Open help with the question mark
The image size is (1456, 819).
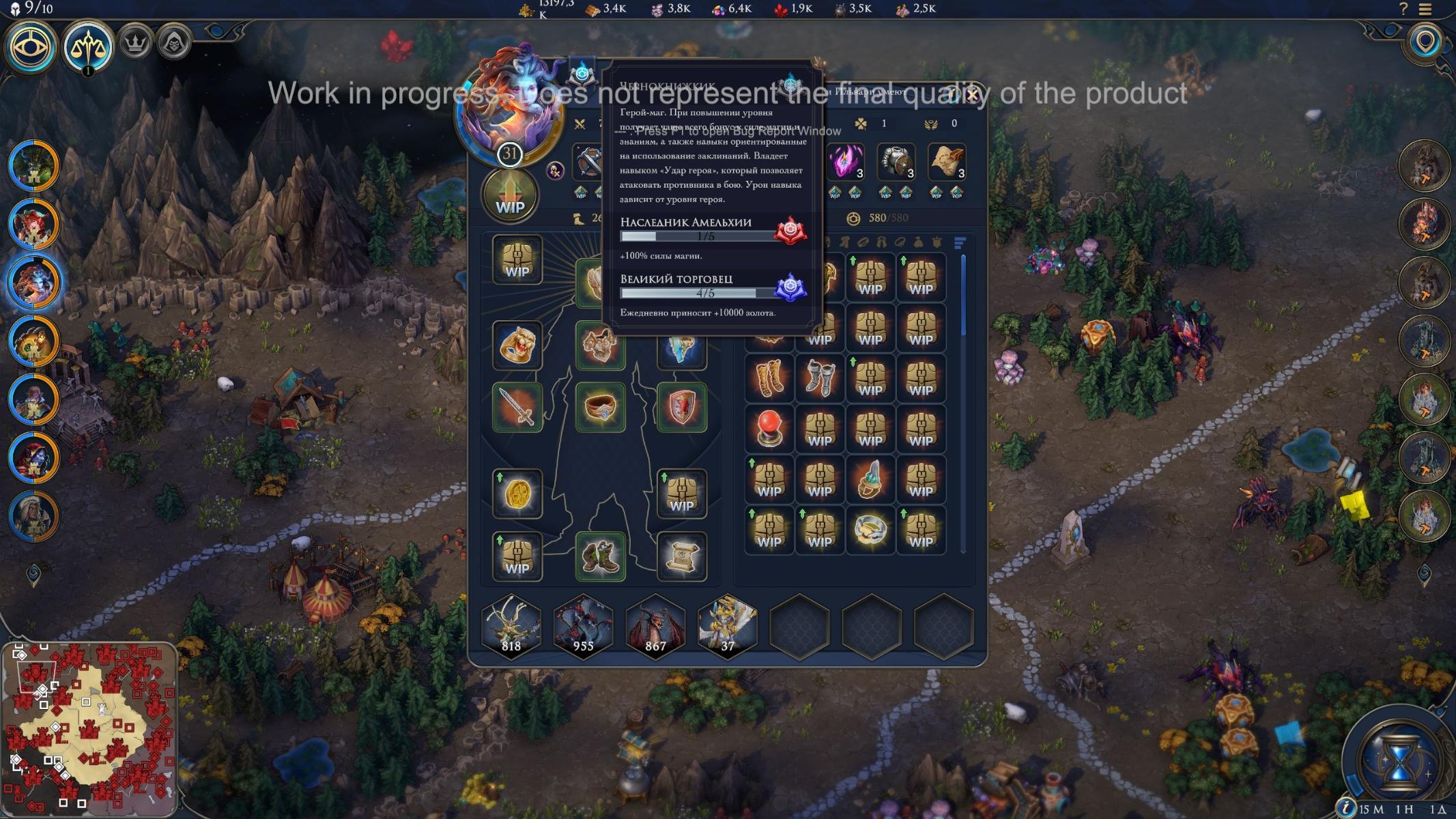[x=1403, y=9]
